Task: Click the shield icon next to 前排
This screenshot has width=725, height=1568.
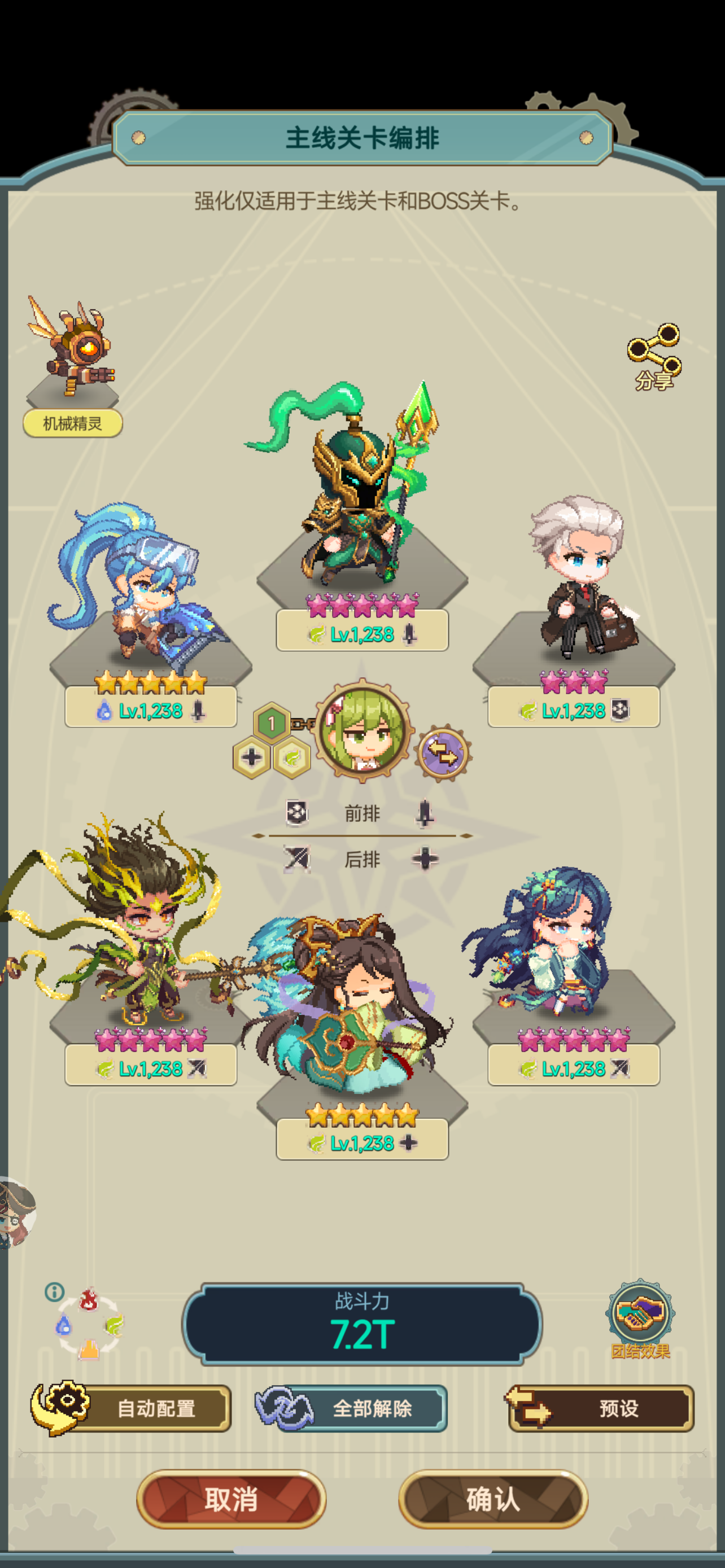Action: tap(297, 813)
